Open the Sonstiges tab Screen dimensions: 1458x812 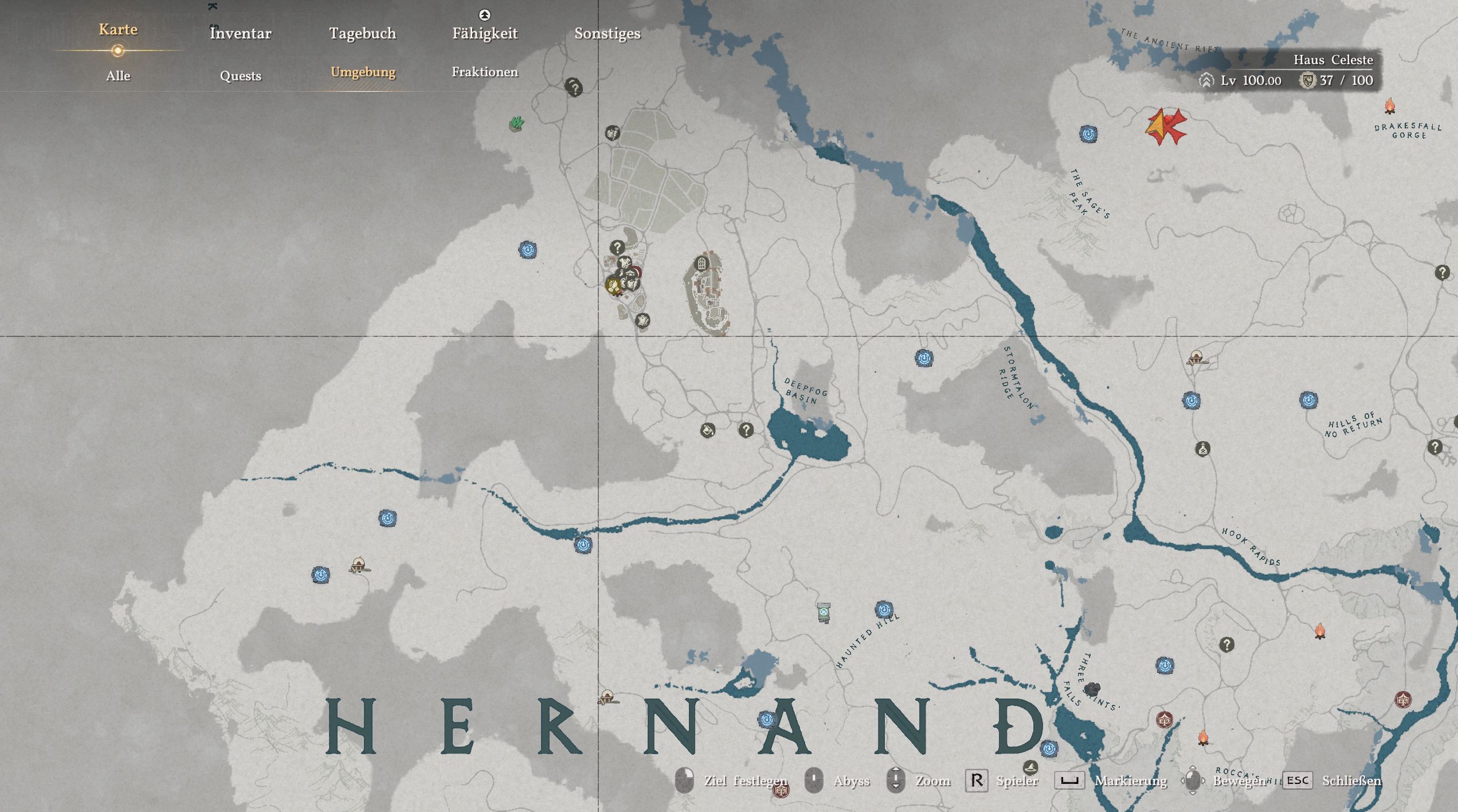[607, 33]
